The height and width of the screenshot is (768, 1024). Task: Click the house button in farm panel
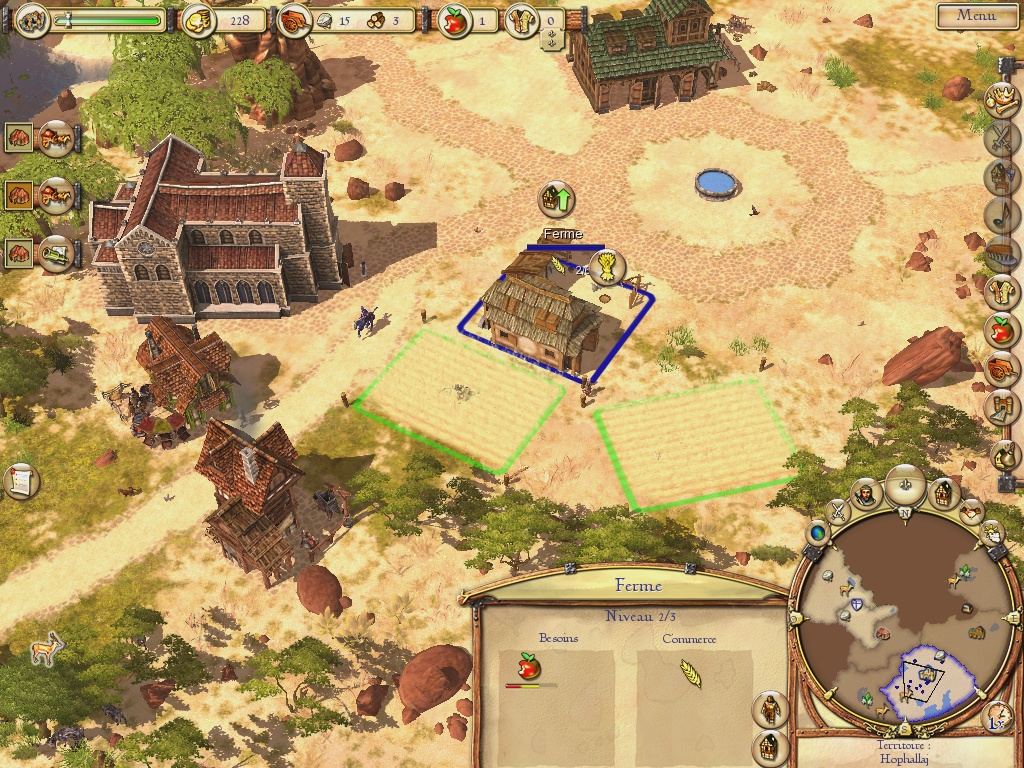click(x=769, y=746)
